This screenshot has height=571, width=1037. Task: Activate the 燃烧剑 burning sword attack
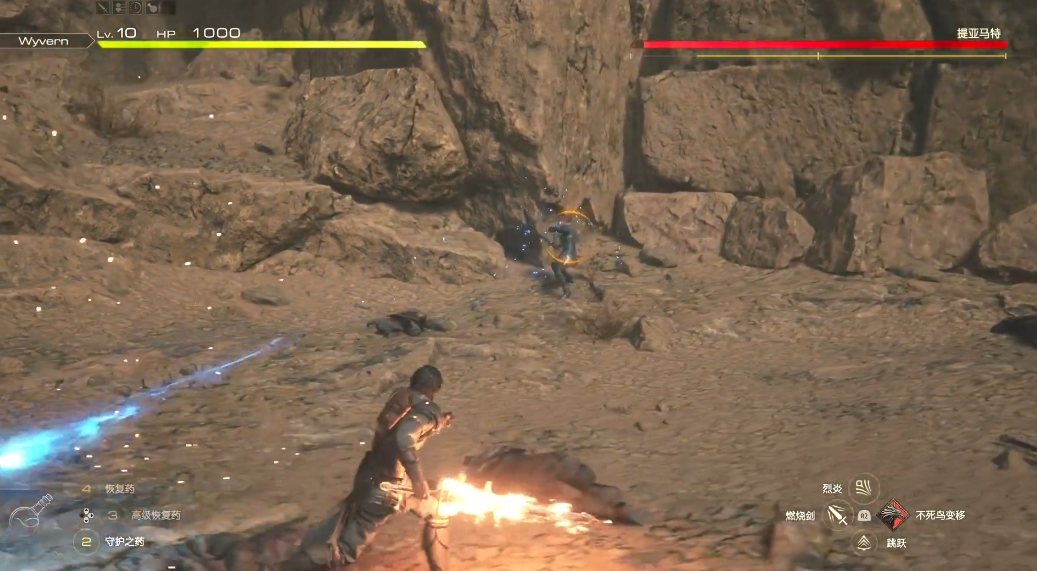[x=837, y=516]
